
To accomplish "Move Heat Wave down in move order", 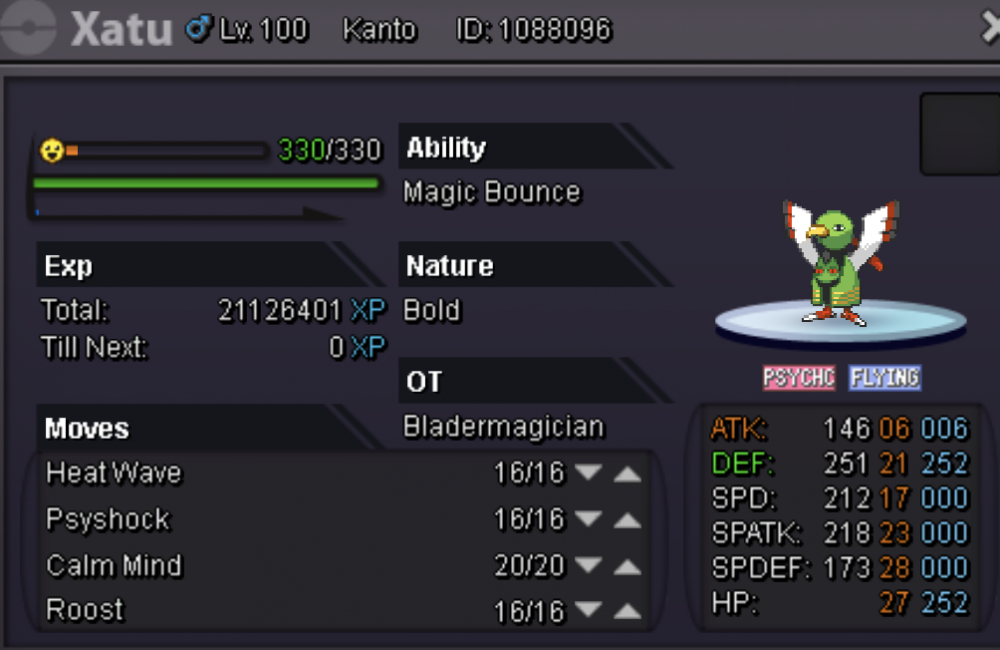I will 589,473.
